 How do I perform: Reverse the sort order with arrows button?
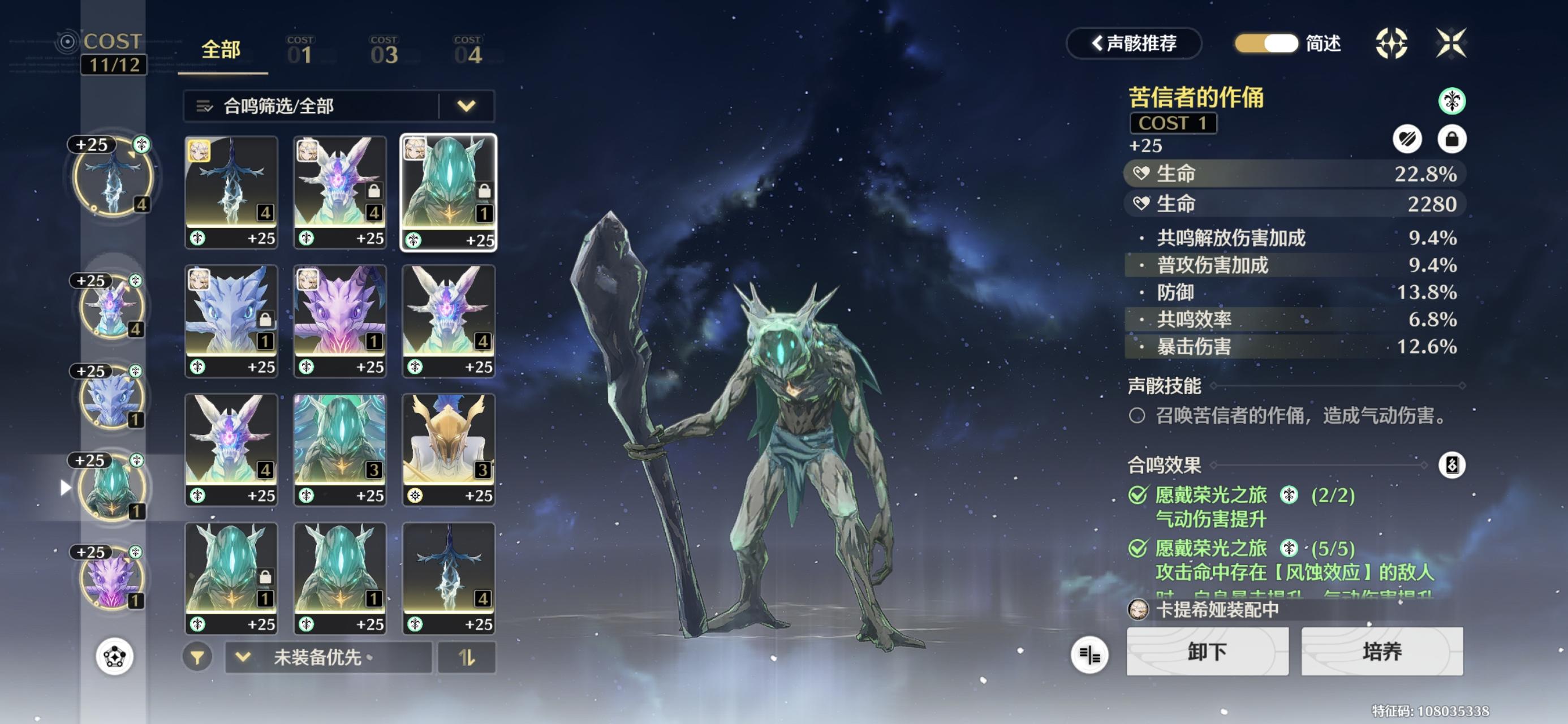[x=467, y=658]
